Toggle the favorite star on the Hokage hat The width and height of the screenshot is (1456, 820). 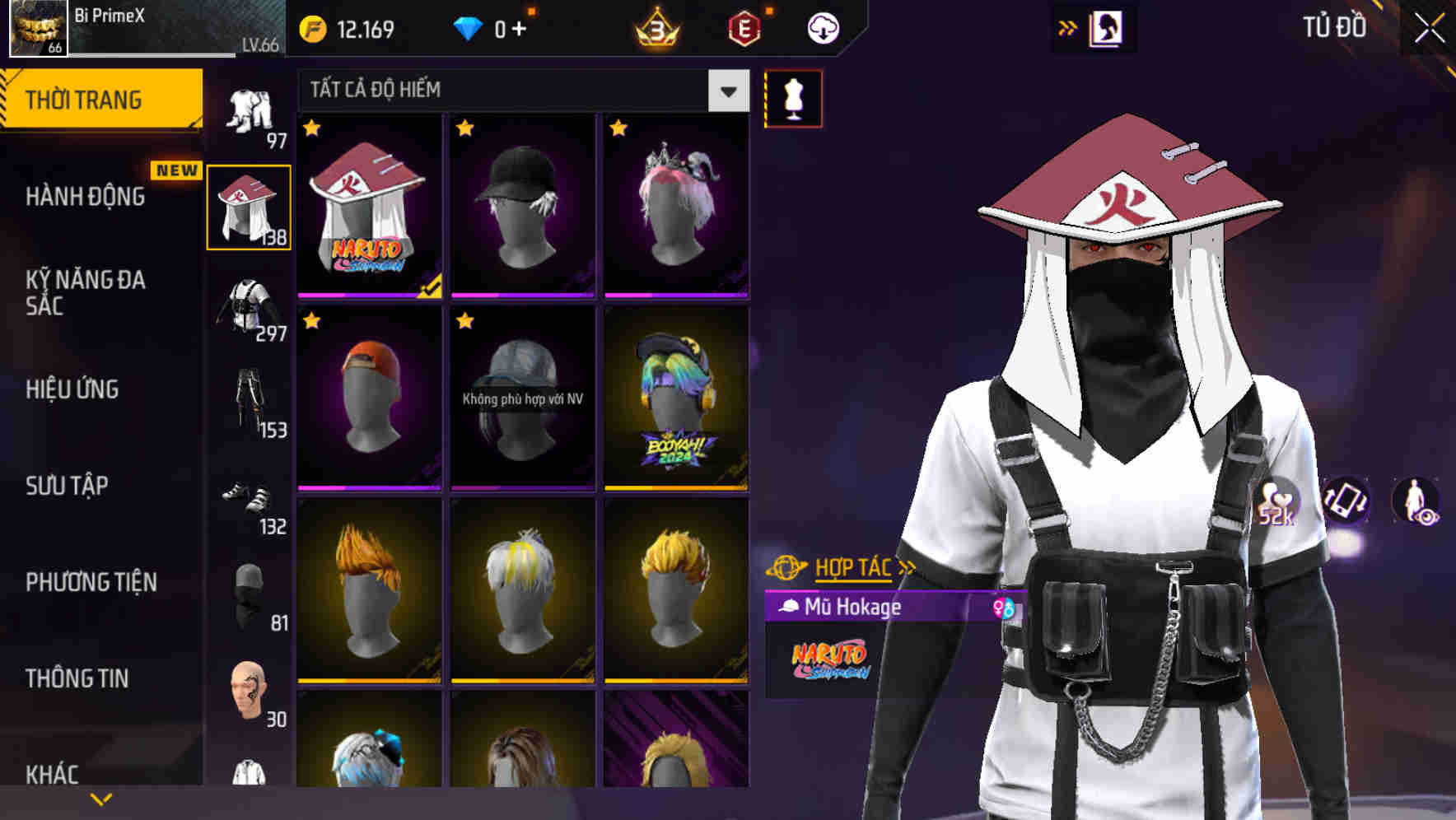point(312,129)
